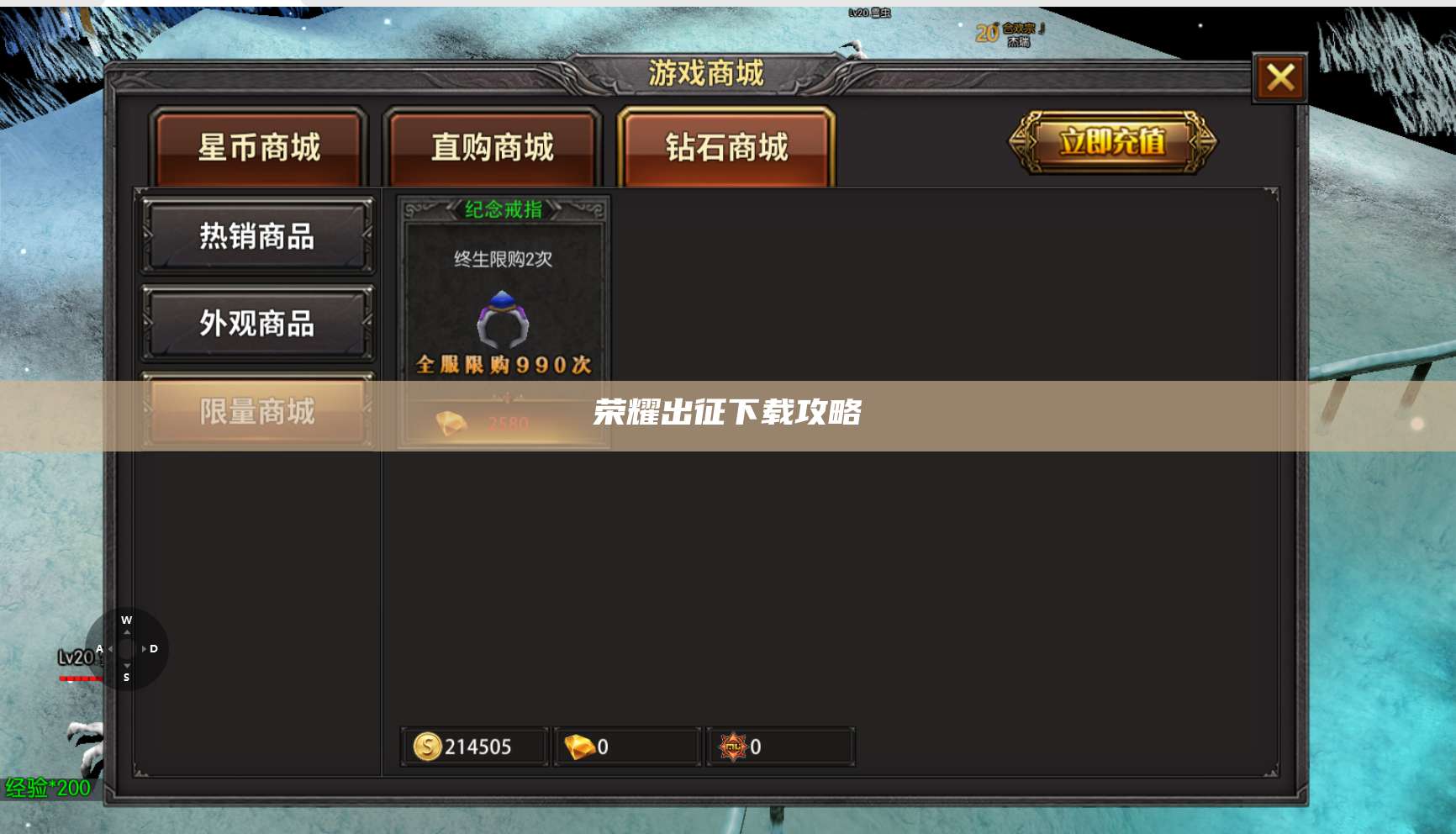Click the red emblem currency icon at bottom

click(733, 746)
